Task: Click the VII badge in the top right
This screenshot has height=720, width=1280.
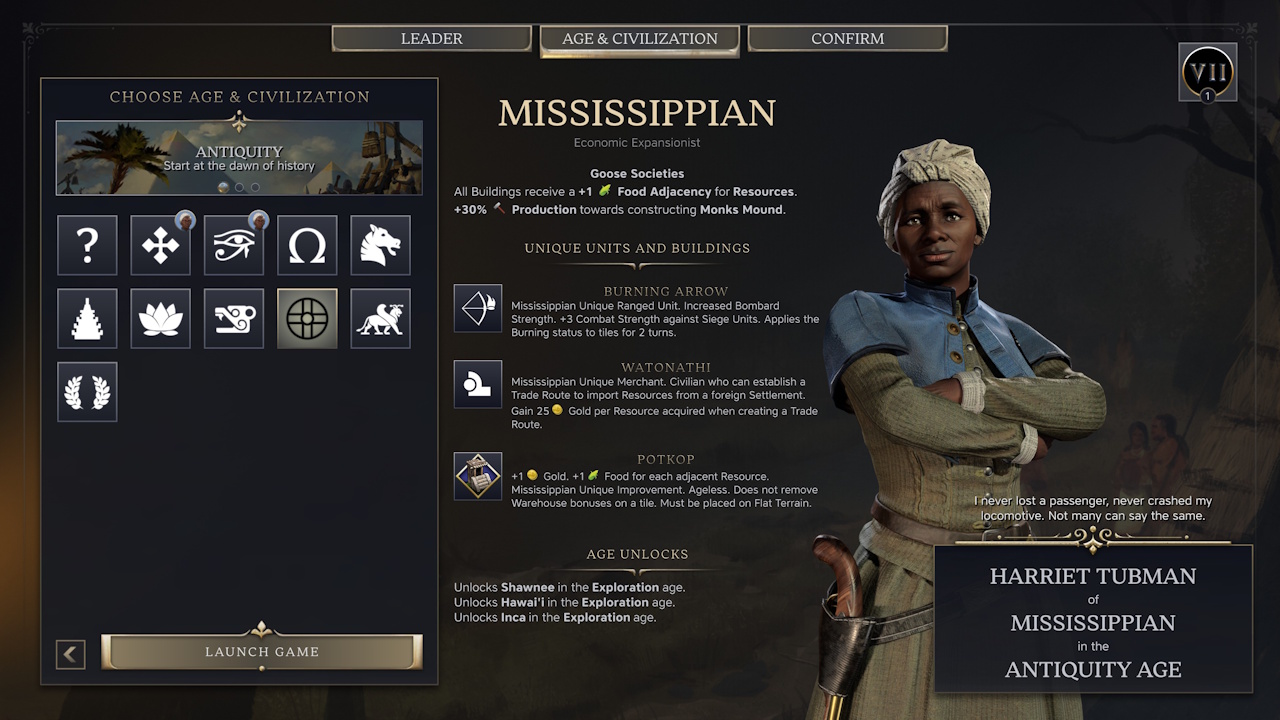Action: pyautogui.click(x=1207, y=71)
